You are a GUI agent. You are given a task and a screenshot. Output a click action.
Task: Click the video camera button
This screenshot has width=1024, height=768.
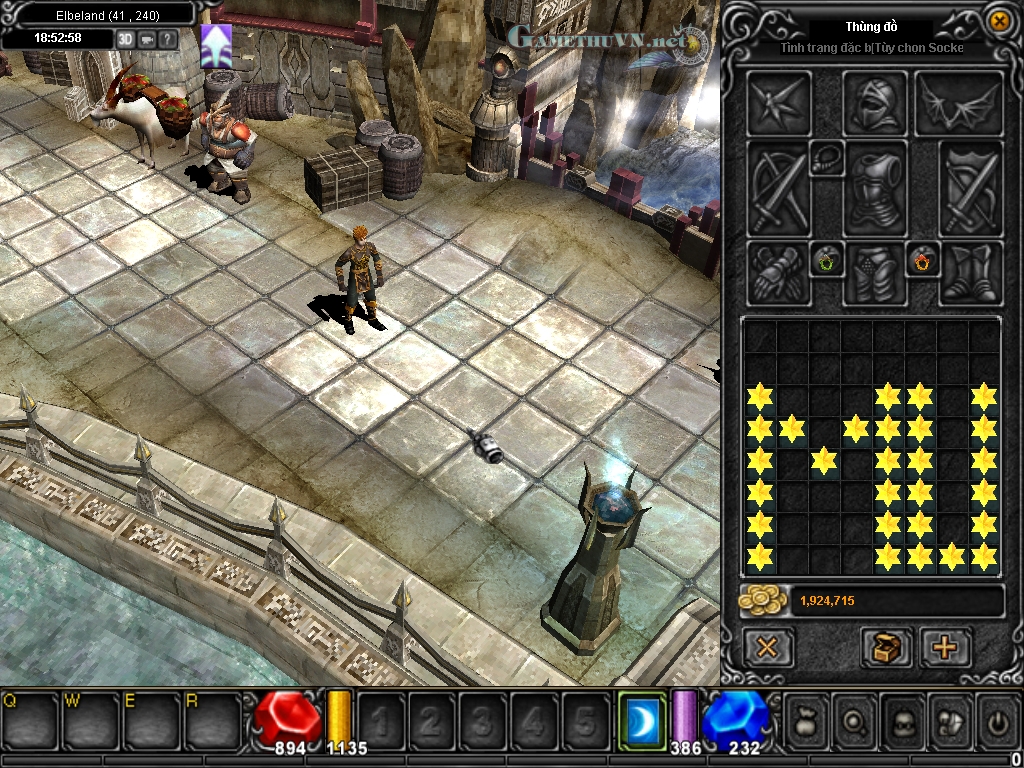(x=147, y=38)
